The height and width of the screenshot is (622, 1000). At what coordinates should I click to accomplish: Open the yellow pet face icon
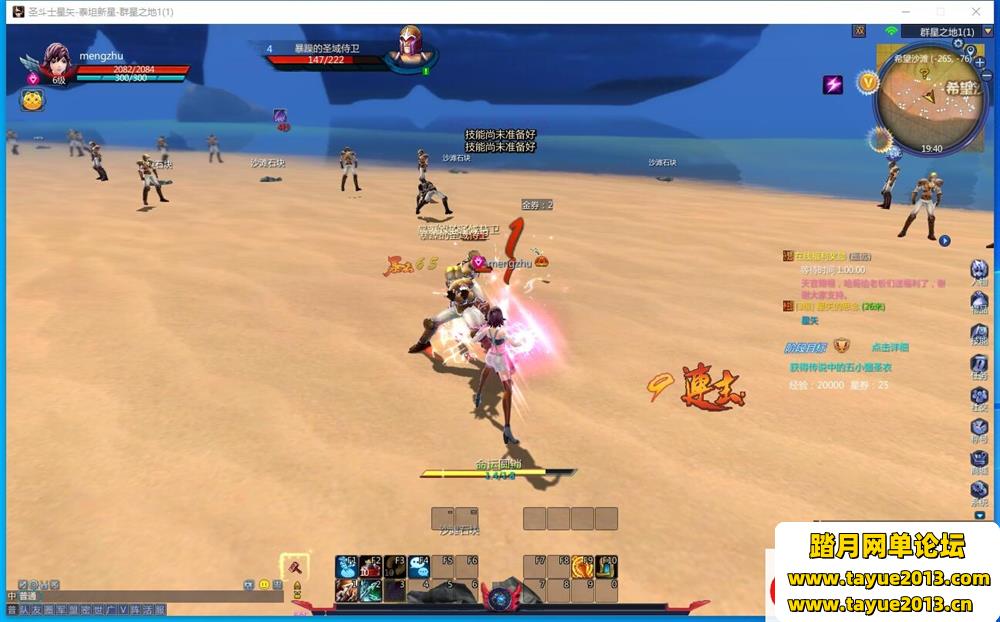(x=33, y=100)
